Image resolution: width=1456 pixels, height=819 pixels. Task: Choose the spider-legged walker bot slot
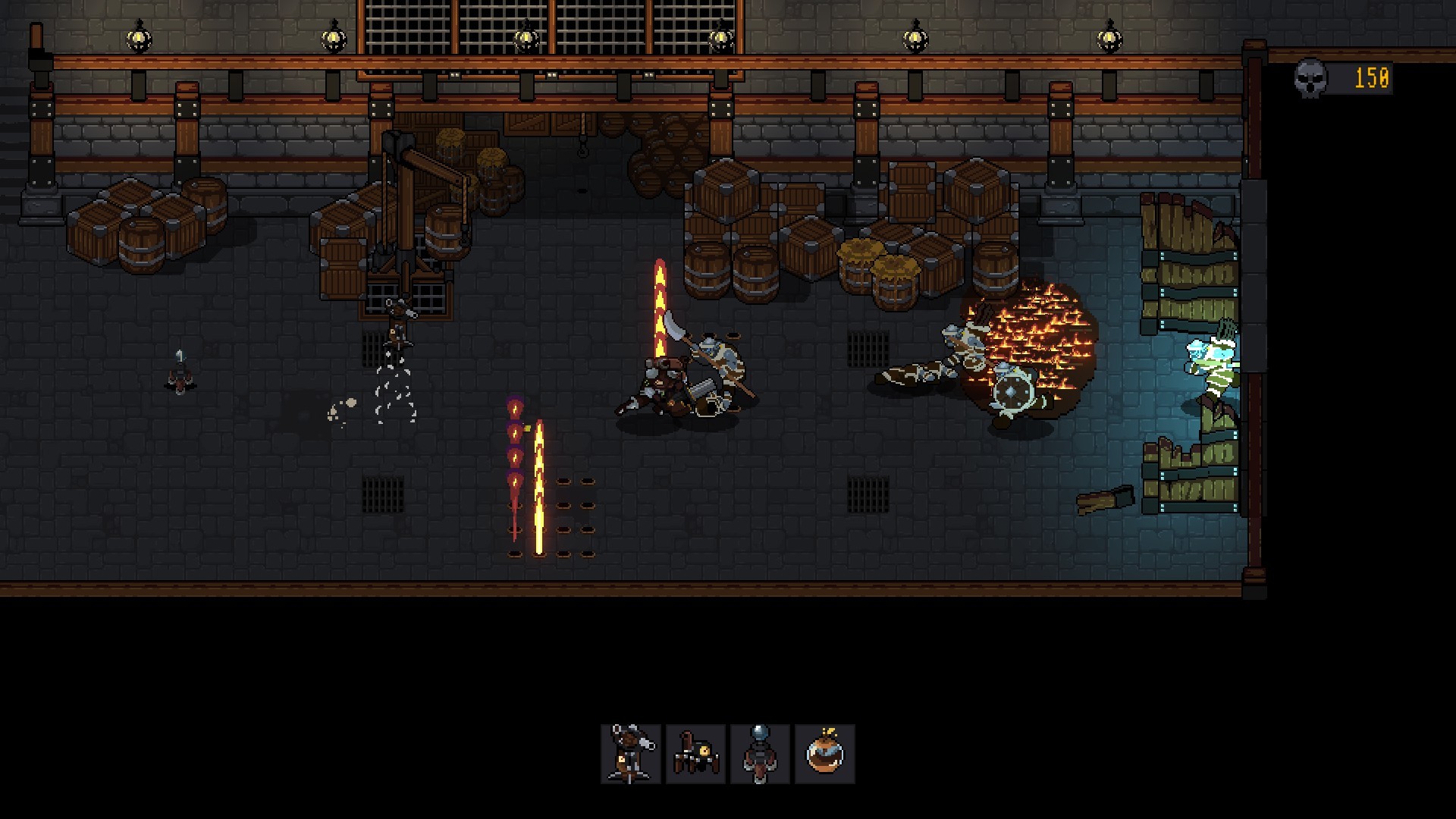tap(695, 753)
